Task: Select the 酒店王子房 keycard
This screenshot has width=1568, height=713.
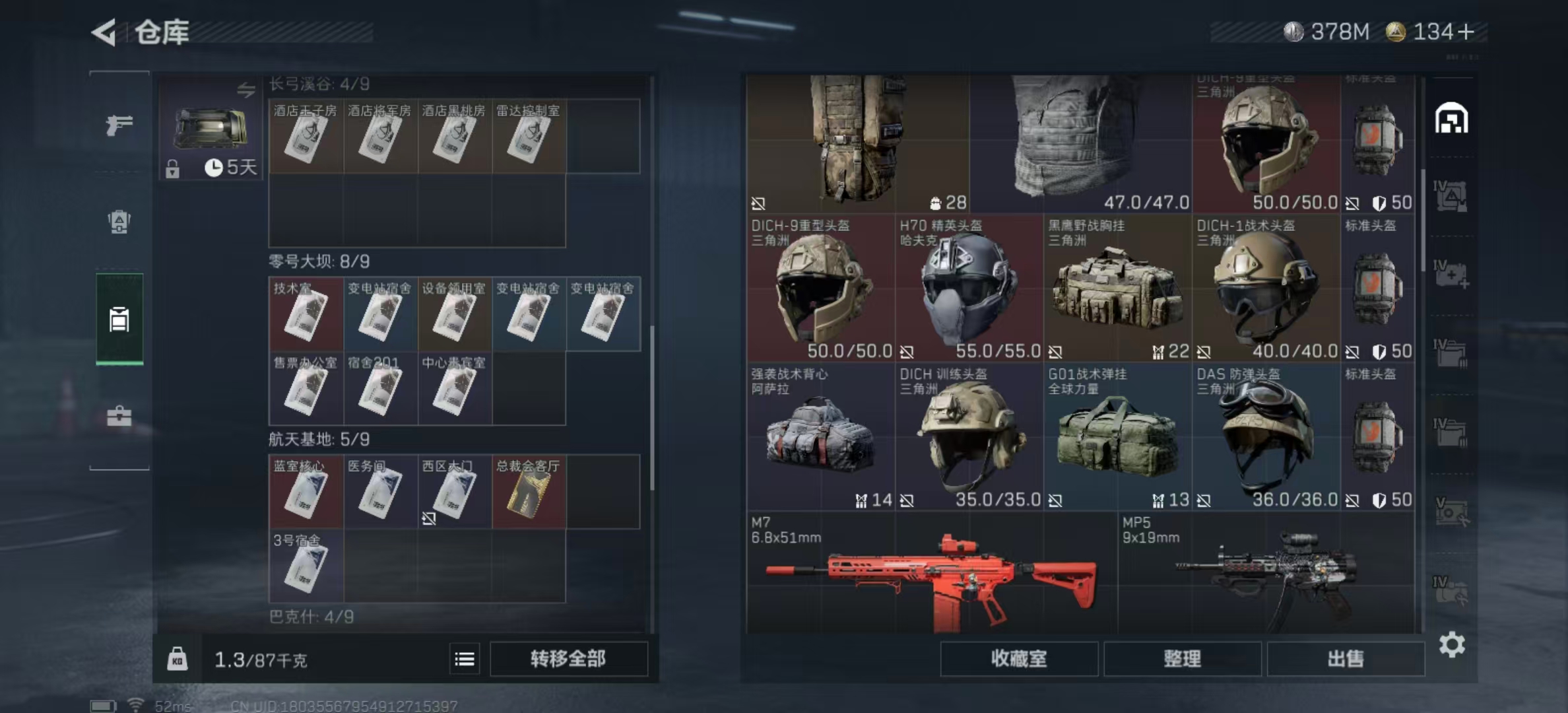Action: coord(306,137)
